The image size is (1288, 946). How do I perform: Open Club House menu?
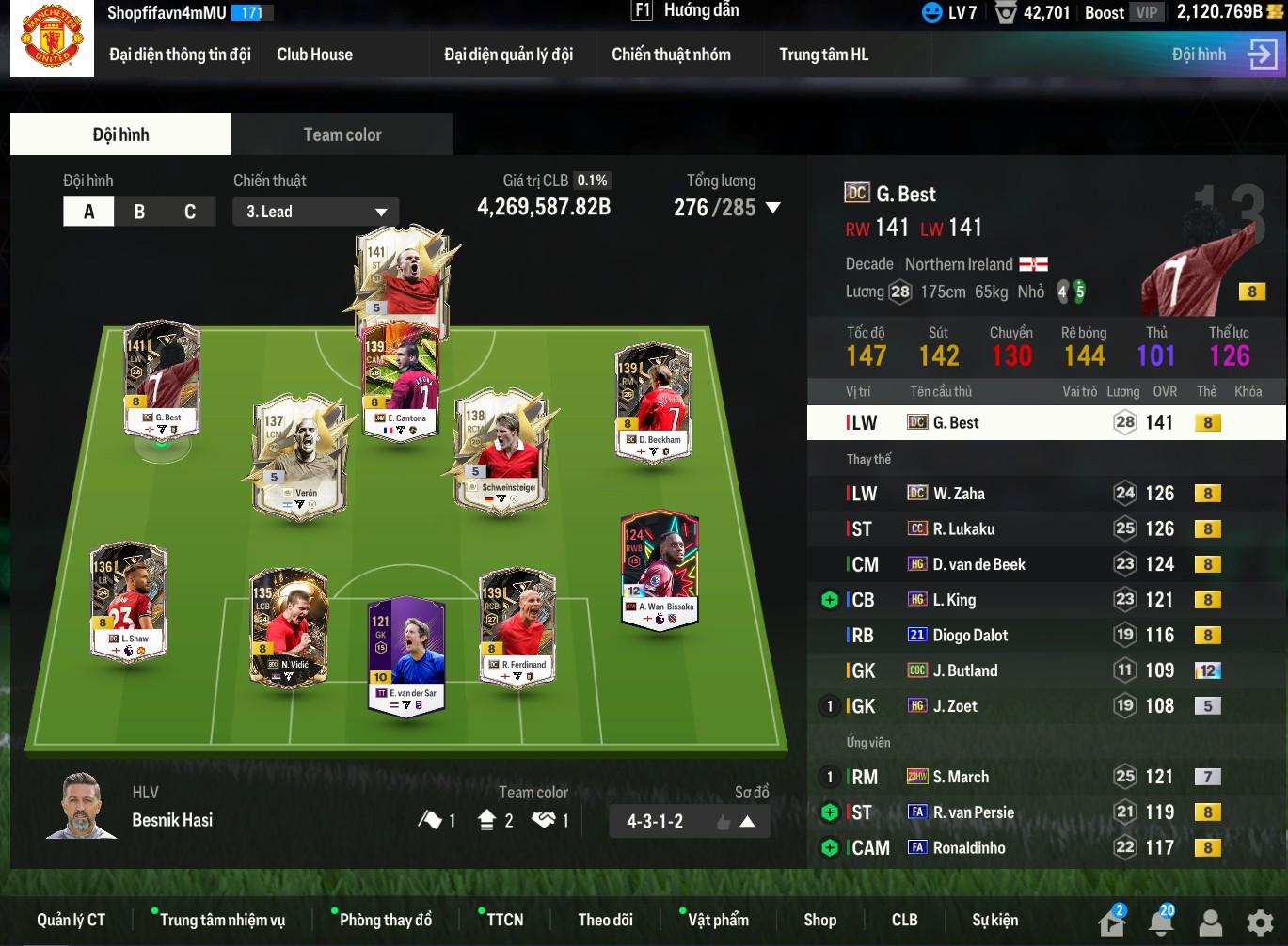tap(314, 55)
